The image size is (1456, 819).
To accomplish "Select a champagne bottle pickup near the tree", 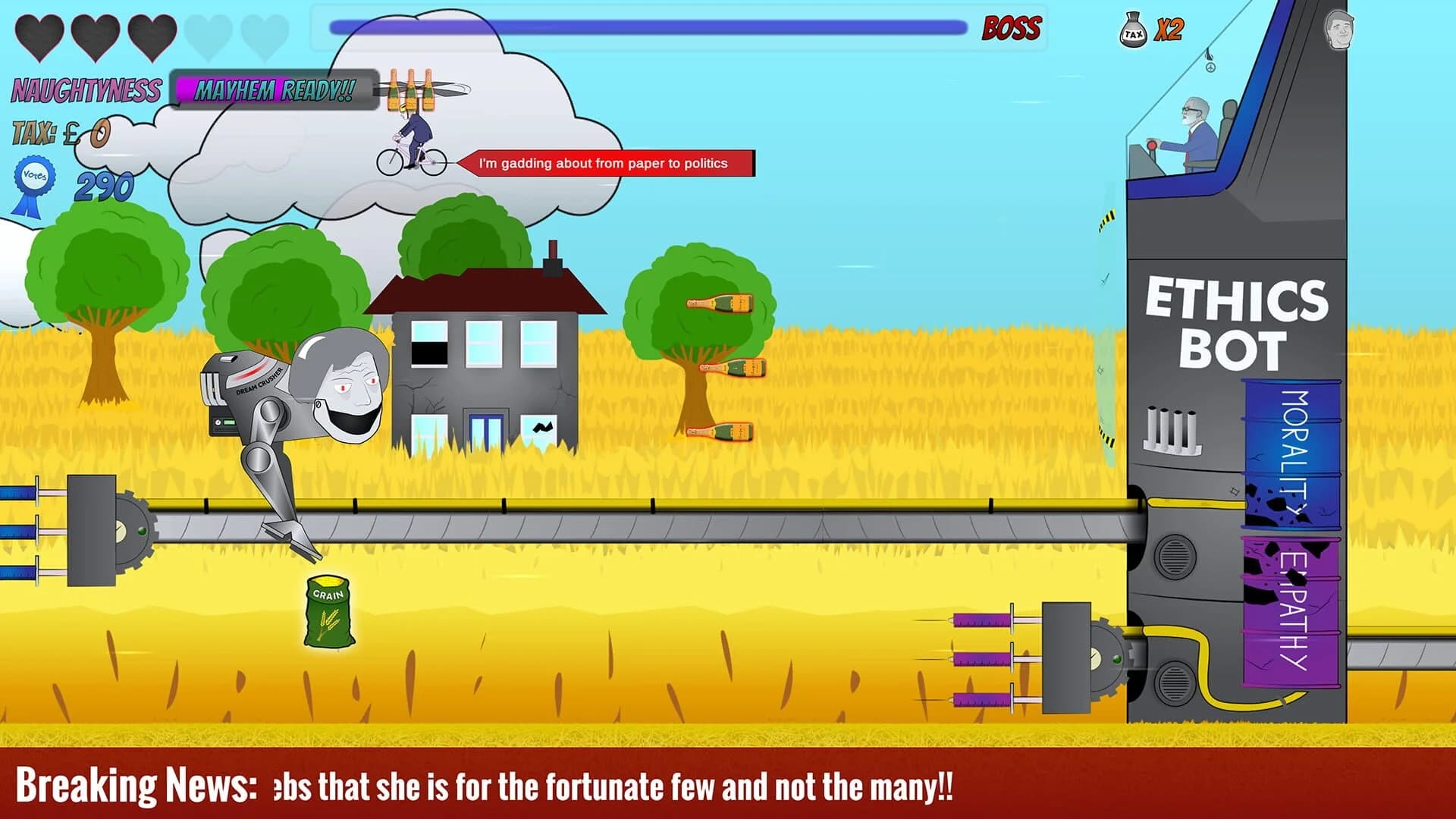I will click(x=719, y=301).
